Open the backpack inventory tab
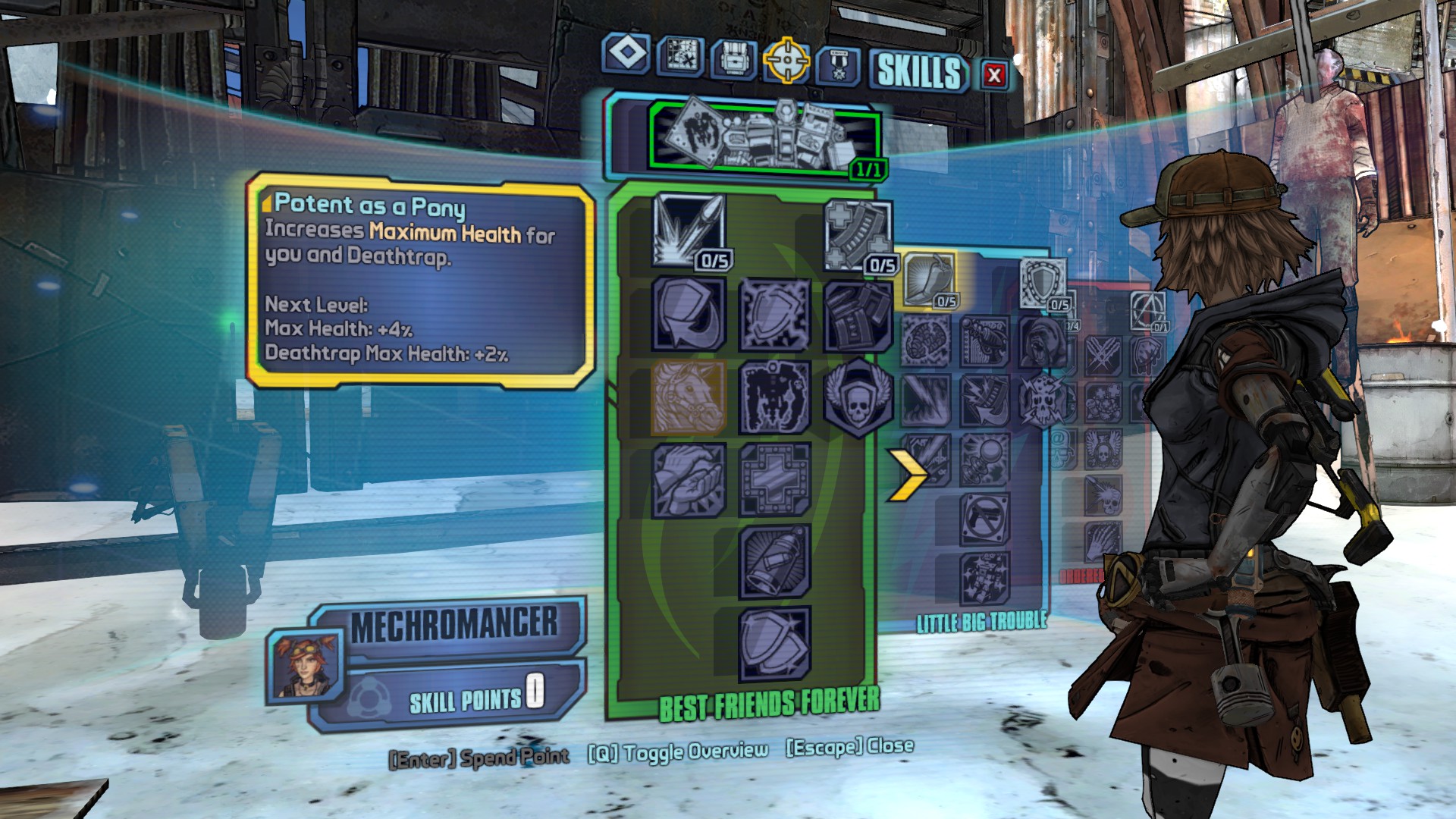Screen dimensions: 1456x819 point(734,58)
